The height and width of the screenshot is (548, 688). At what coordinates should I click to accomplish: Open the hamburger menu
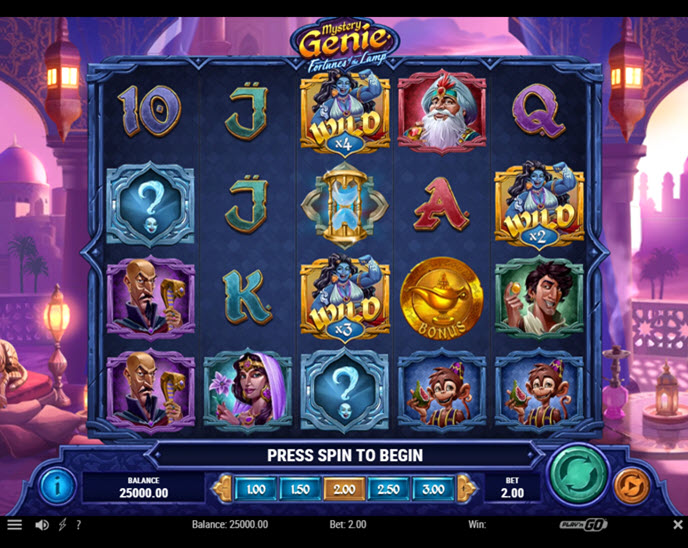(14, 524)
